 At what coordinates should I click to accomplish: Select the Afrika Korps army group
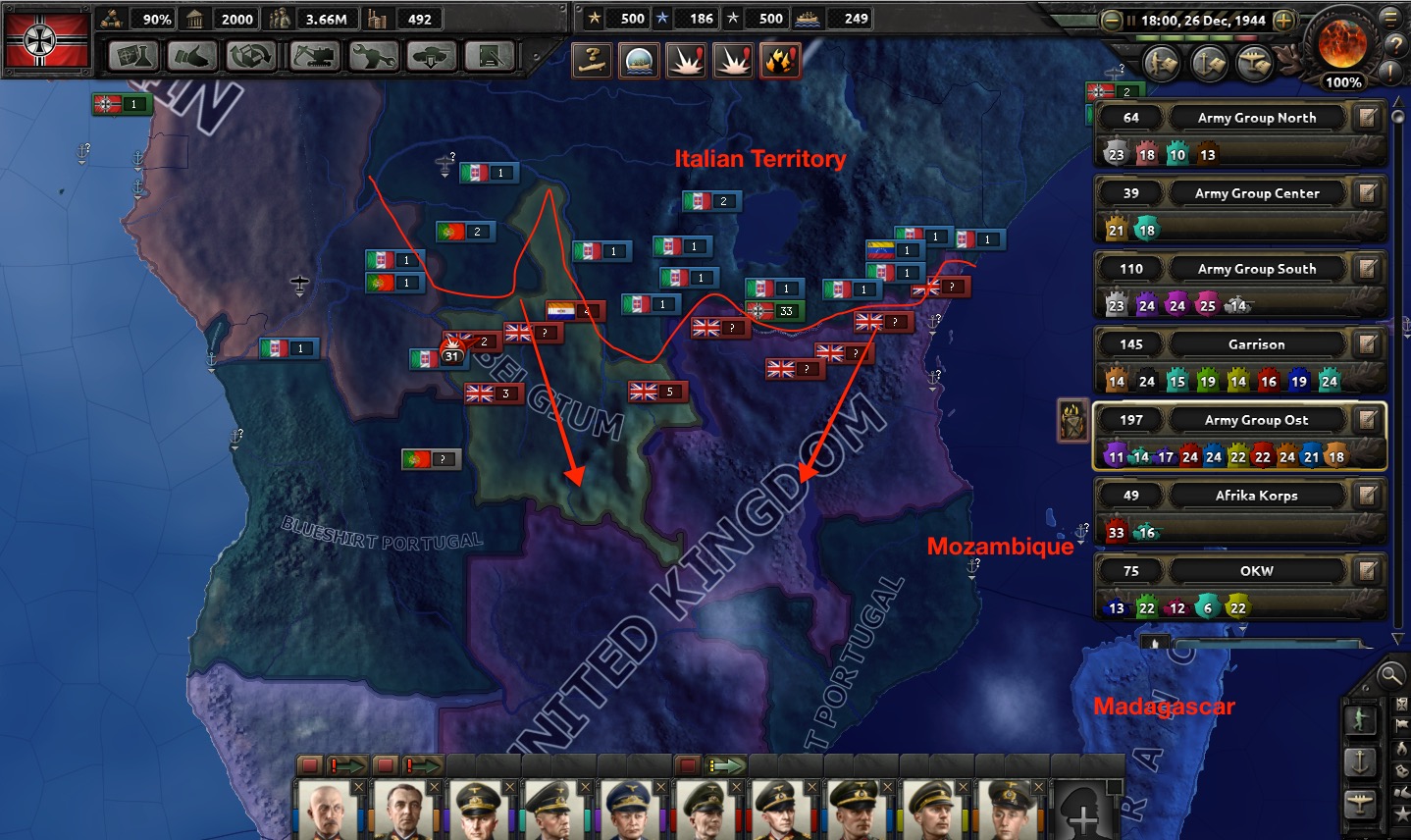tap(1256, 496)
